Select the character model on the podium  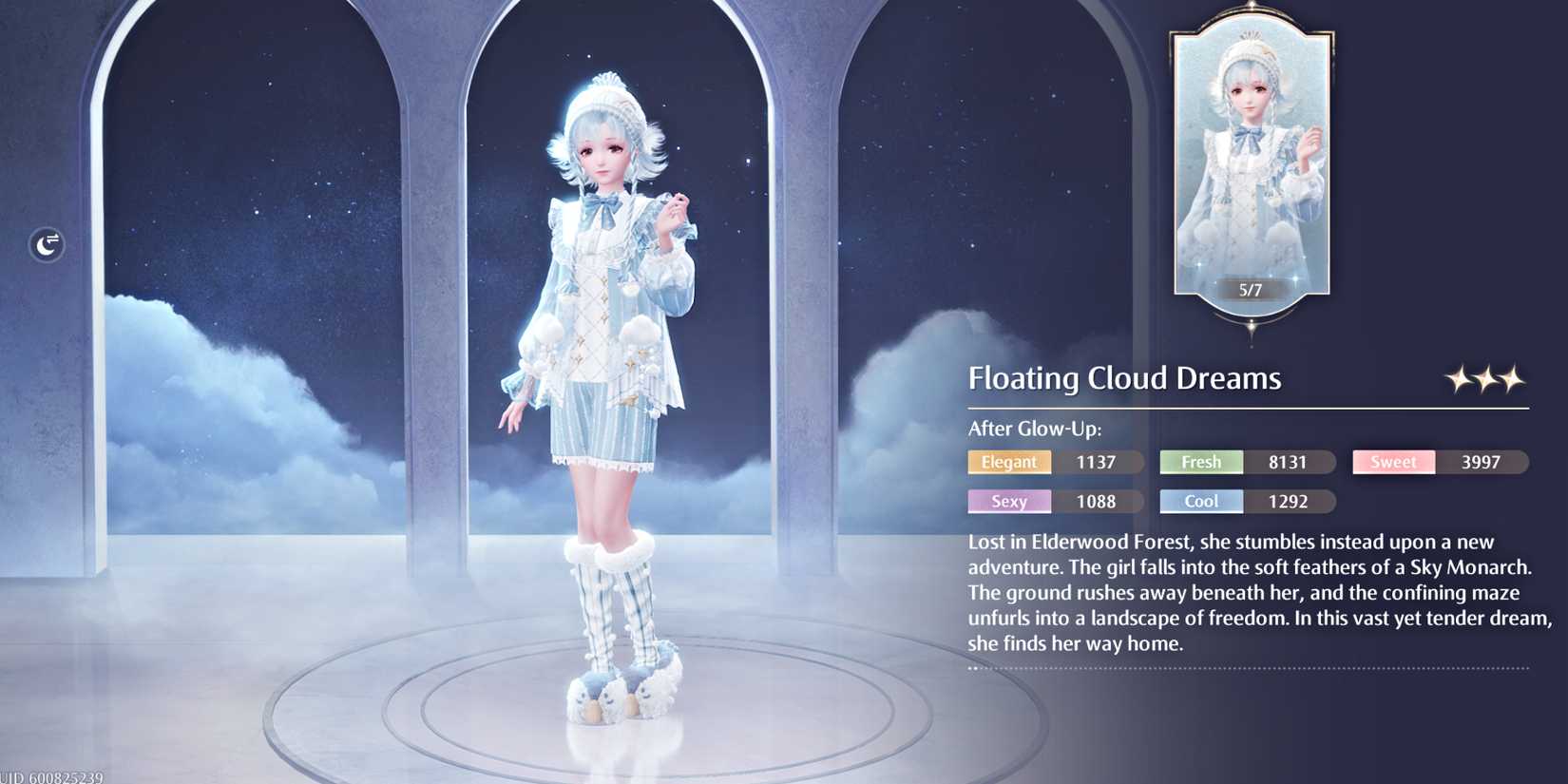point(608,380)
